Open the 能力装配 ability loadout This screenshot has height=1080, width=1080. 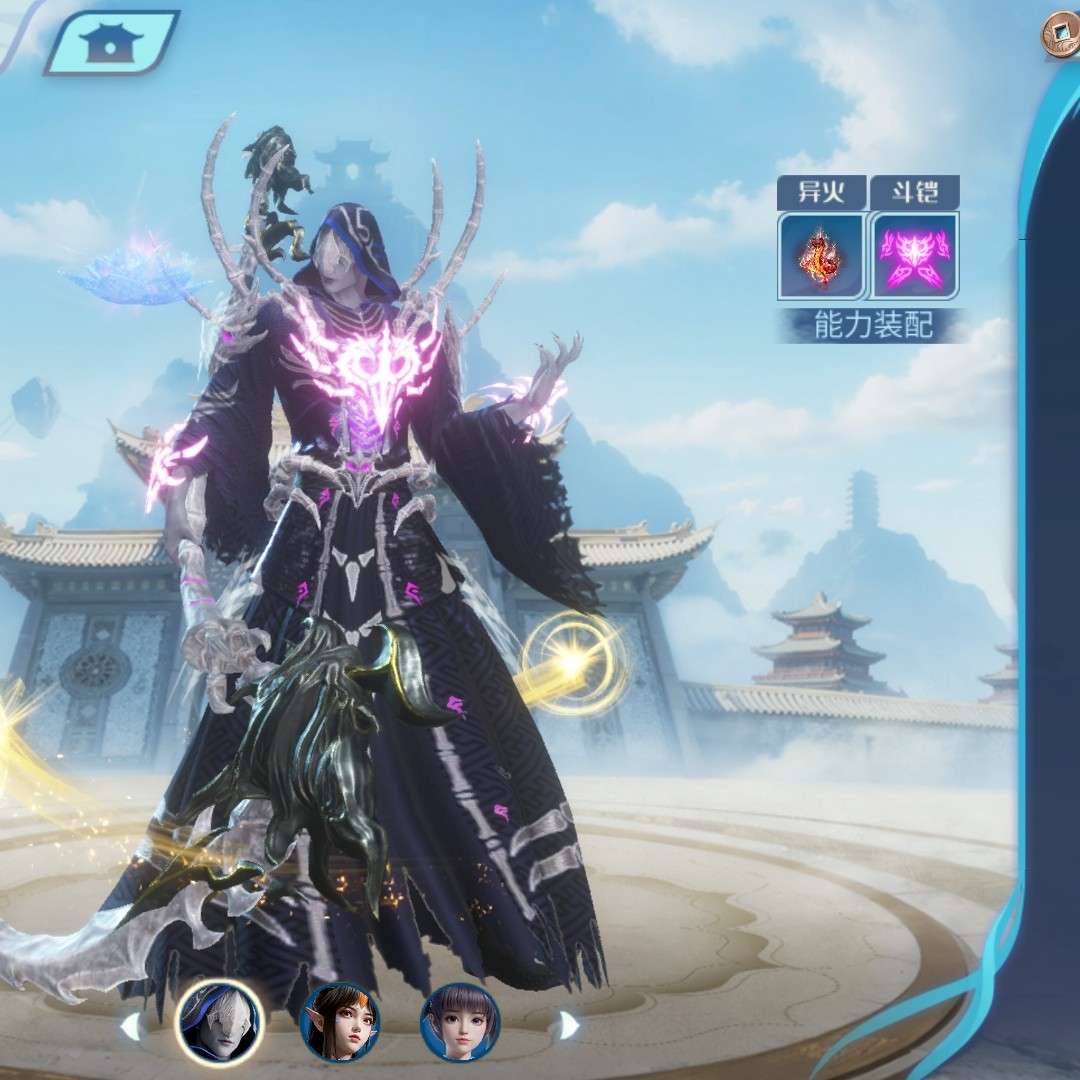(872, 326)
